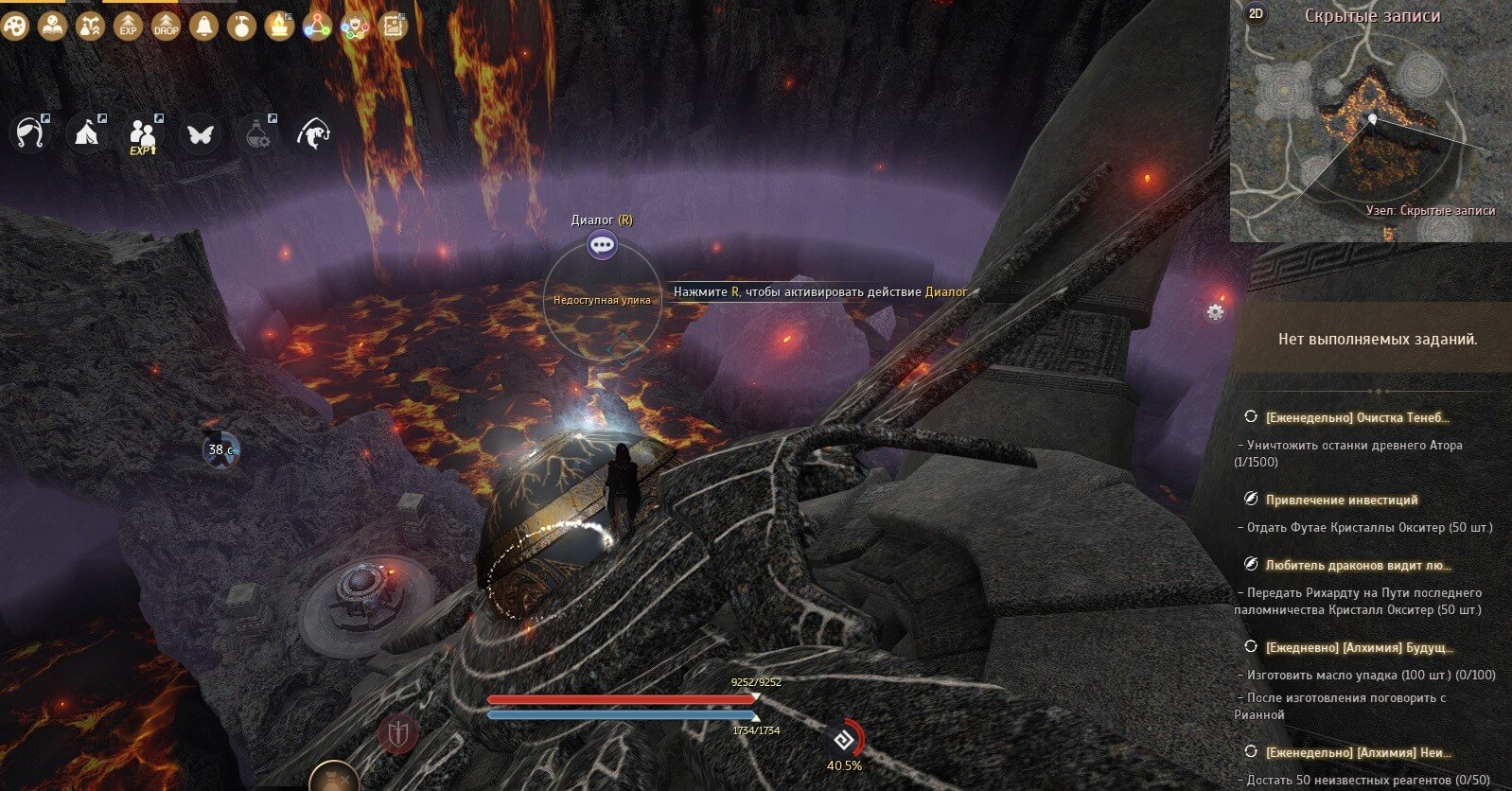Select the DROP rate boost icon
The height and width of the screenshot is (791, 1512).
point(167,26)
